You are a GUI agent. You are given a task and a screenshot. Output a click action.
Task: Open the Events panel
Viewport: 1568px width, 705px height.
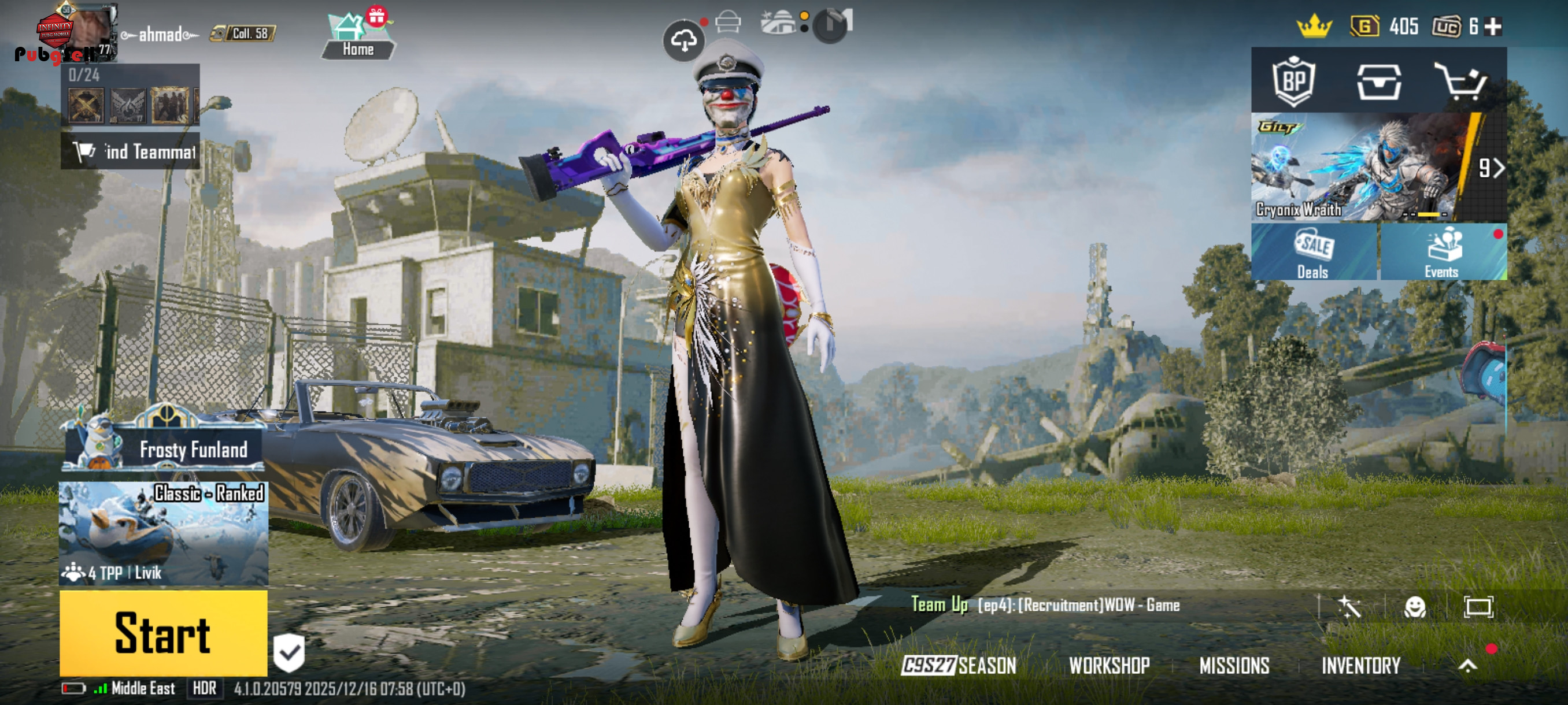(x=1442, y=252)
